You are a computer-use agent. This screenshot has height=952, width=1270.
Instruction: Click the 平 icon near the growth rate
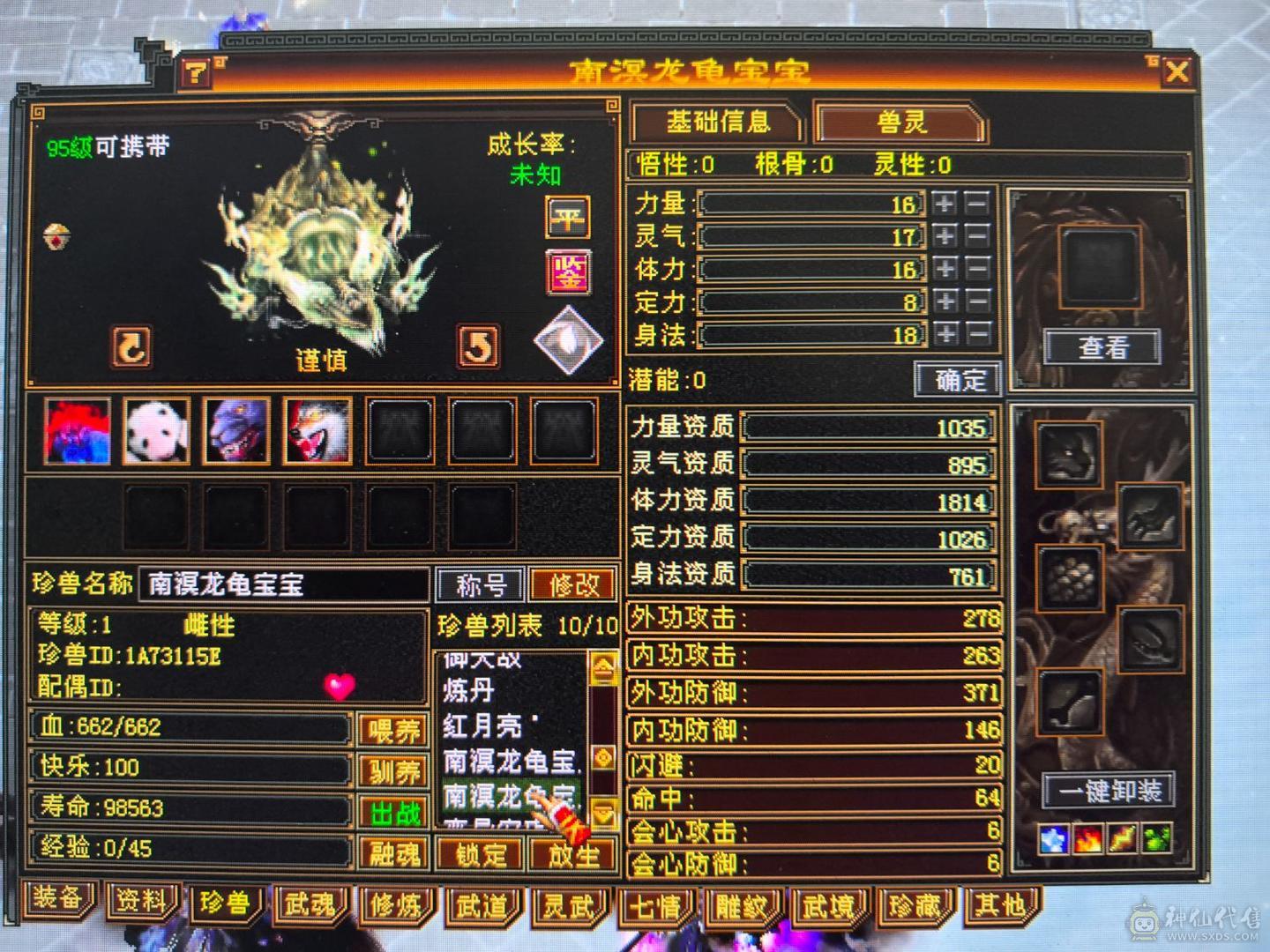point(567,218)
